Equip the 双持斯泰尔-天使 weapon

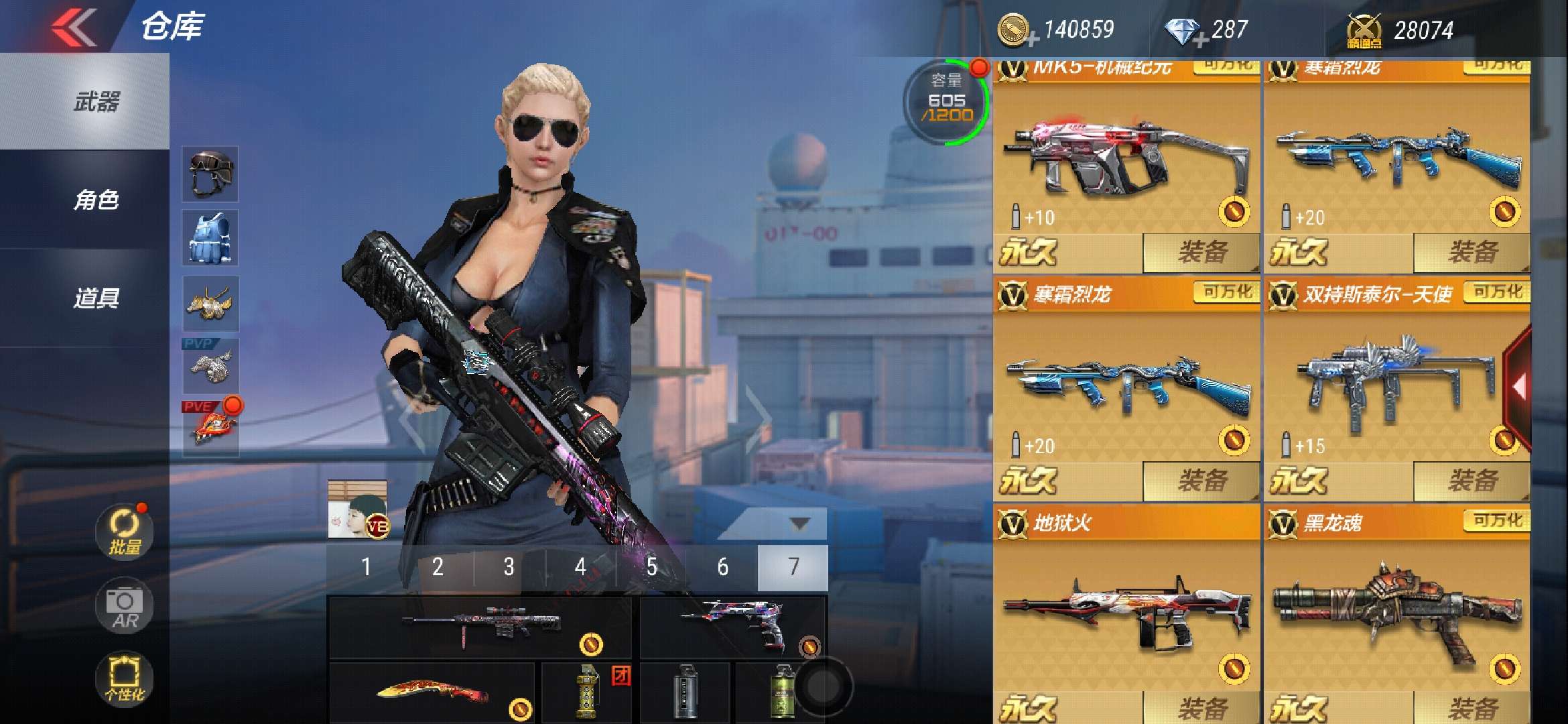coord(1472,481)
